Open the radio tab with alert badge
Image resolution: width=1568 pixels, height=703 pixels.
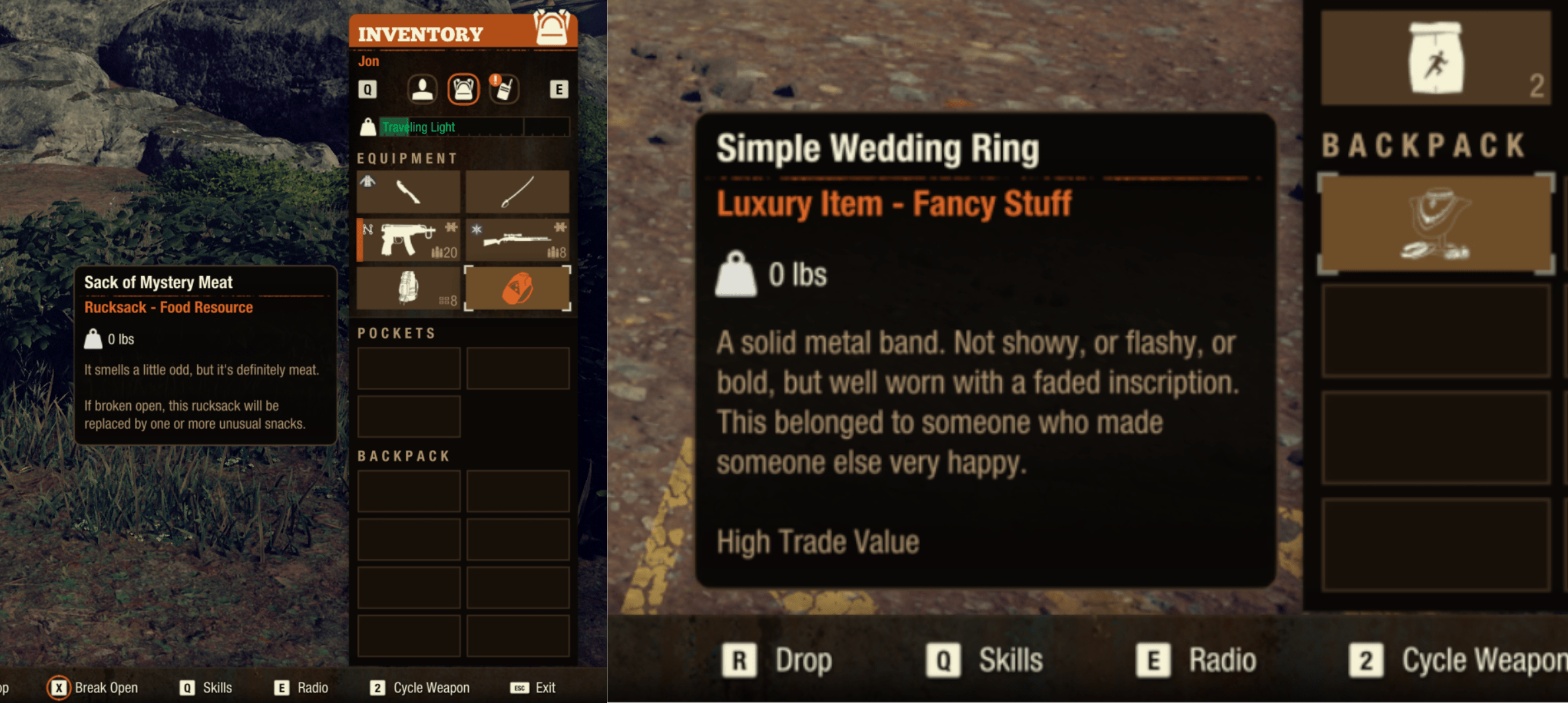coord(504,89)
